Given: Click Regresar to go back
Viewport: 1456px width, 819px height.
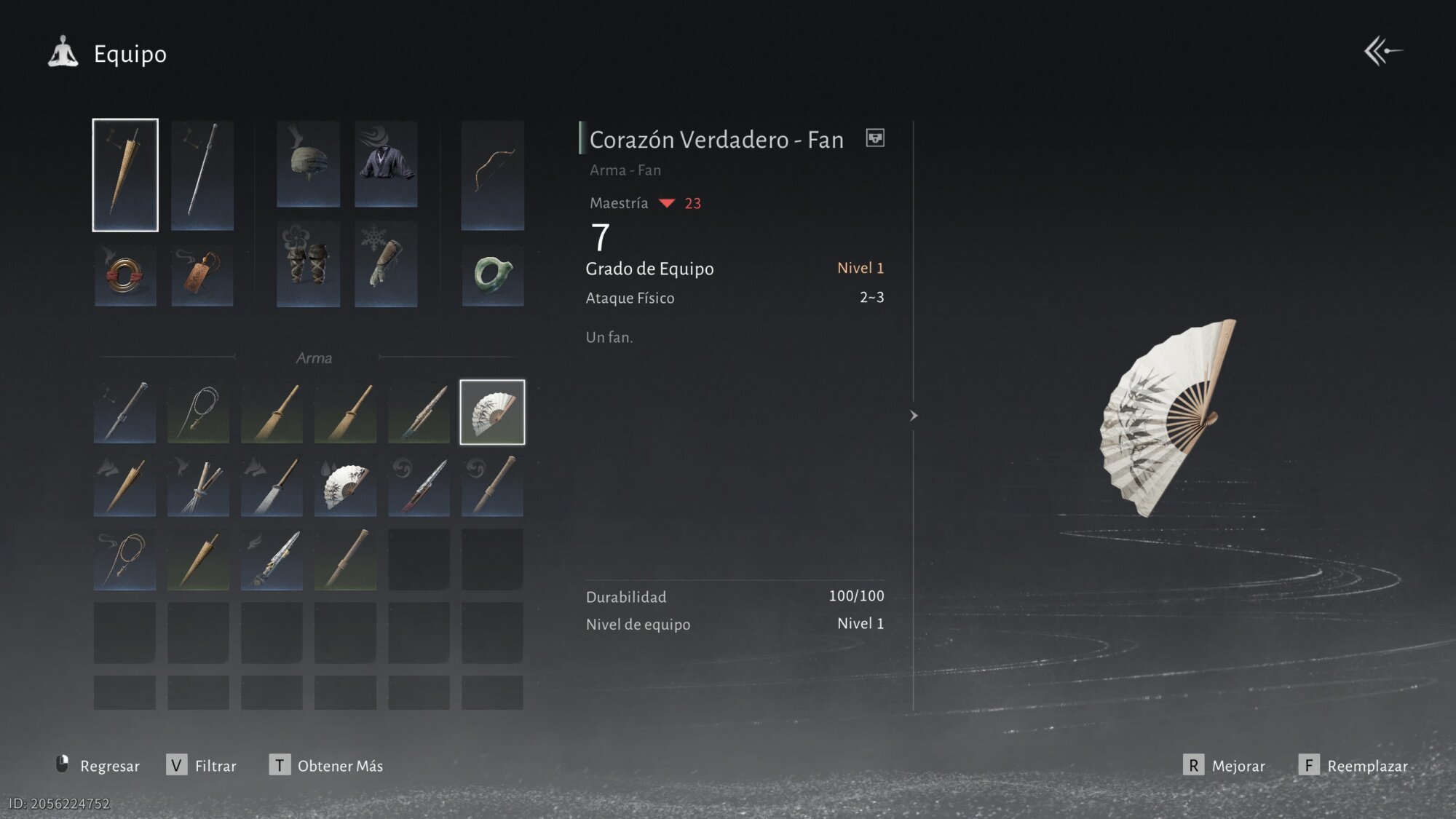Looking at the screenshot, I should (x=98, y=766).
